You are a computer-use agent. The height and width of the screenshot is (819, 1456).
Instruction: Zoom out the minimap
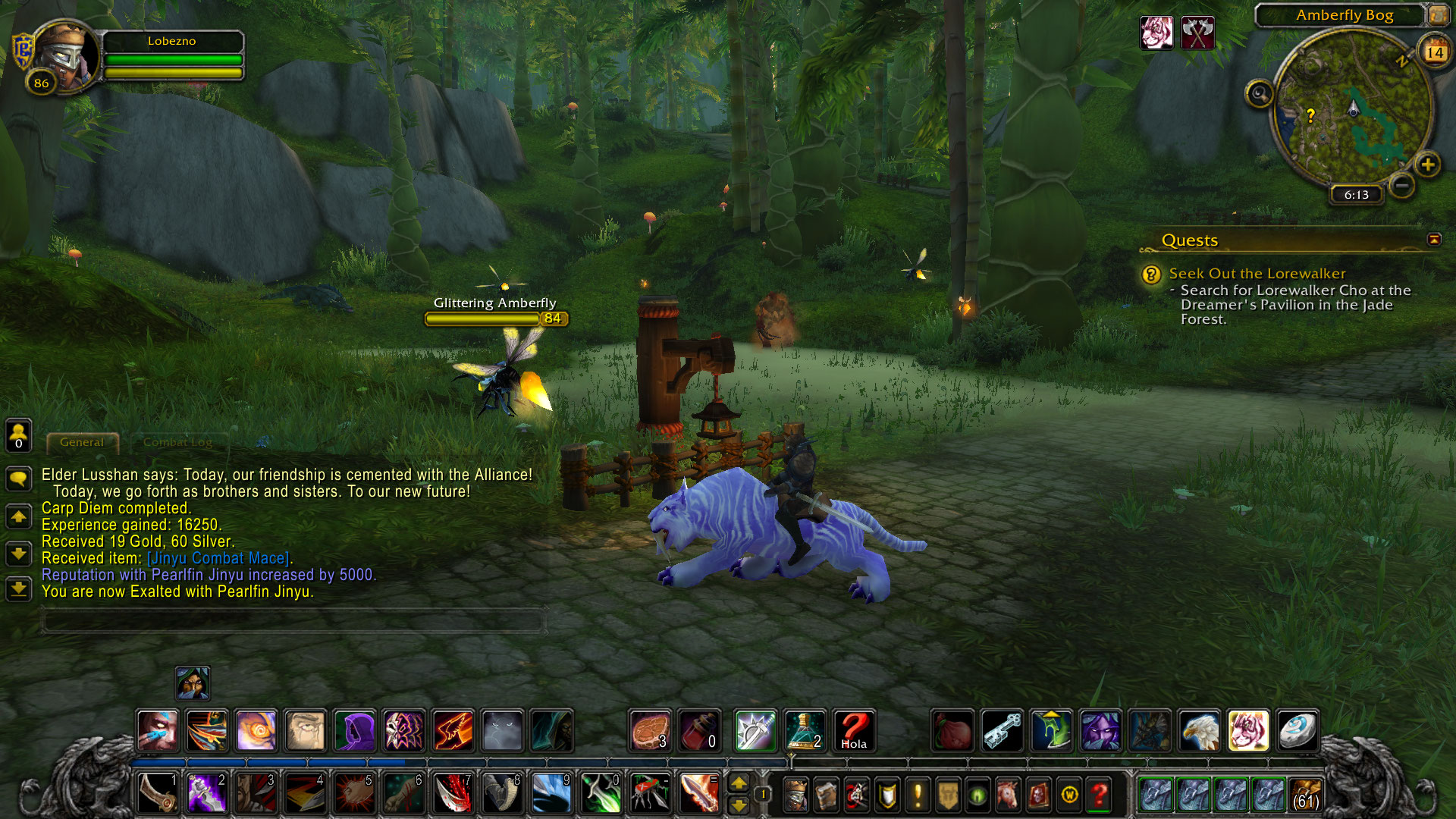tap(1402, 185)
